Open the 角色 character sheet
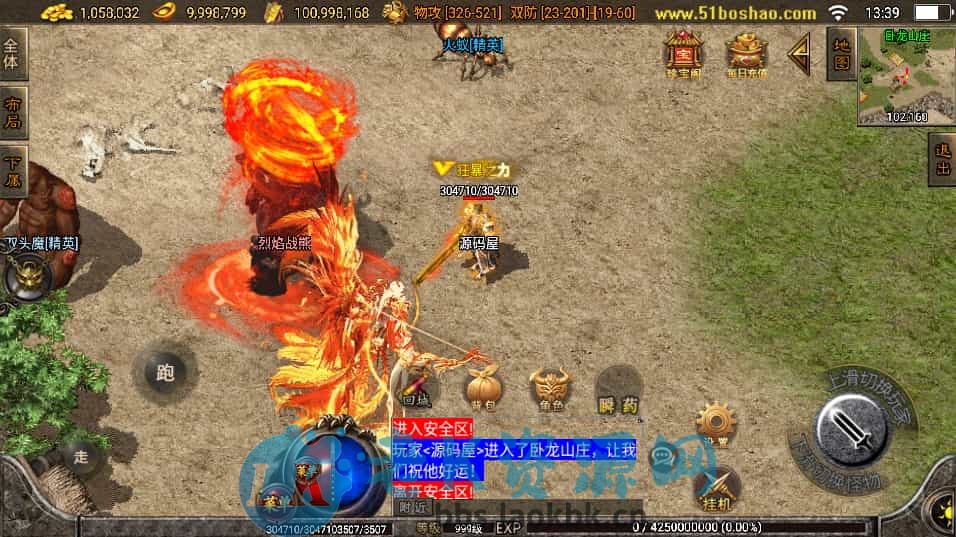Viewport: 956px width, 537px height. tap(549, 389)
